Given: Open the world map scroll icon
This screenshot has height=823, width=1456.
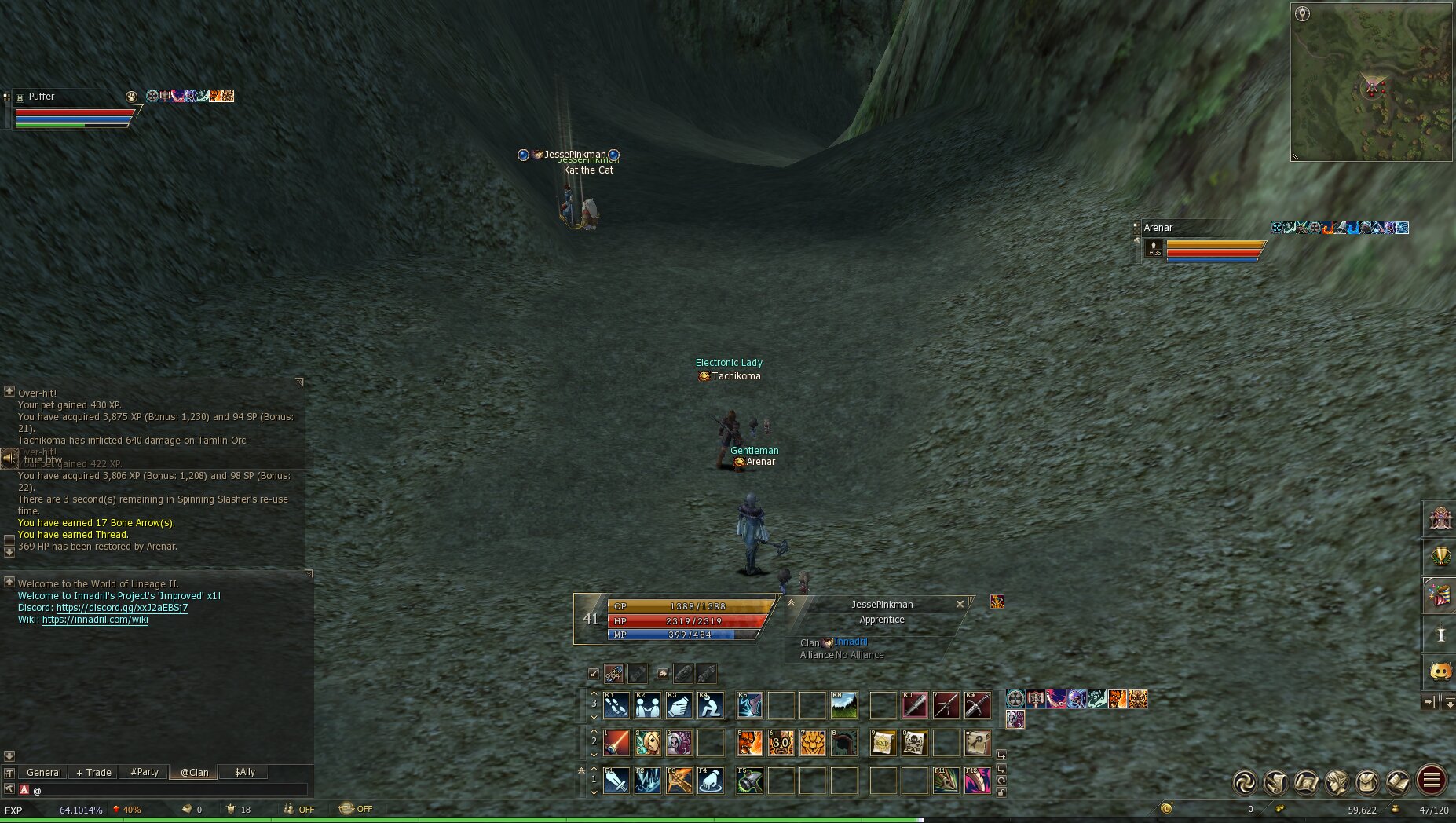Looking at the screenshot, I should coord(1306,781).
